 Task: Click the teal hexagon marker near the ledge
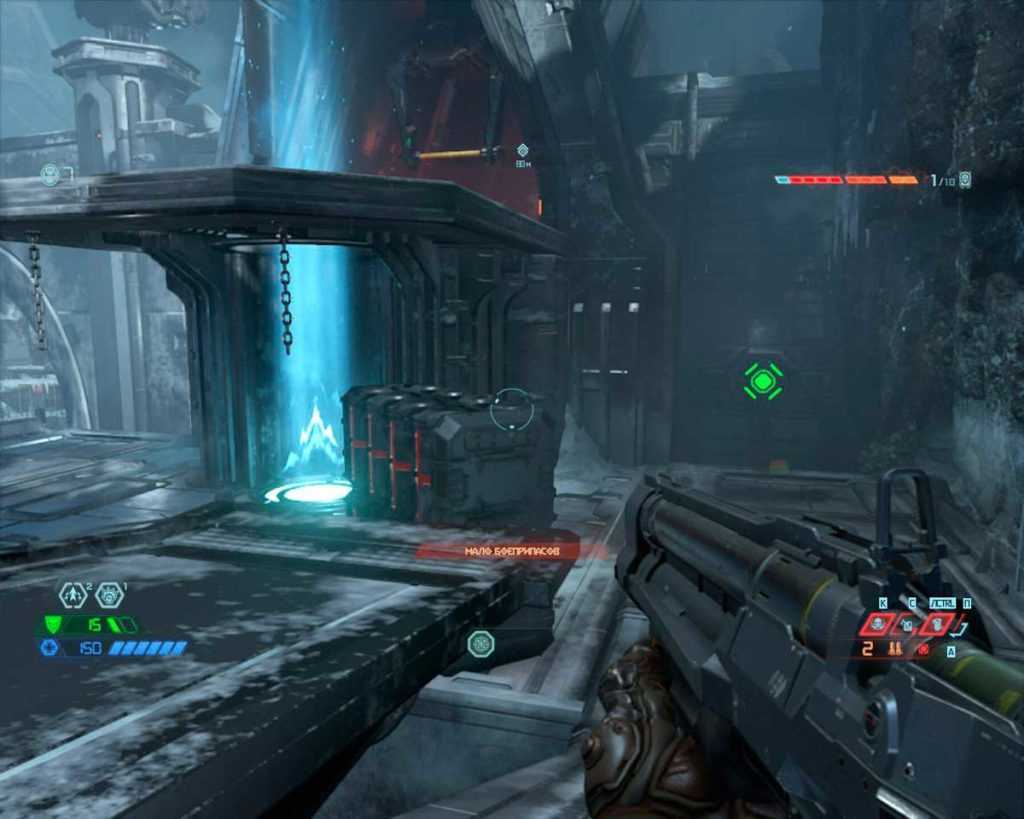[480, 643]
